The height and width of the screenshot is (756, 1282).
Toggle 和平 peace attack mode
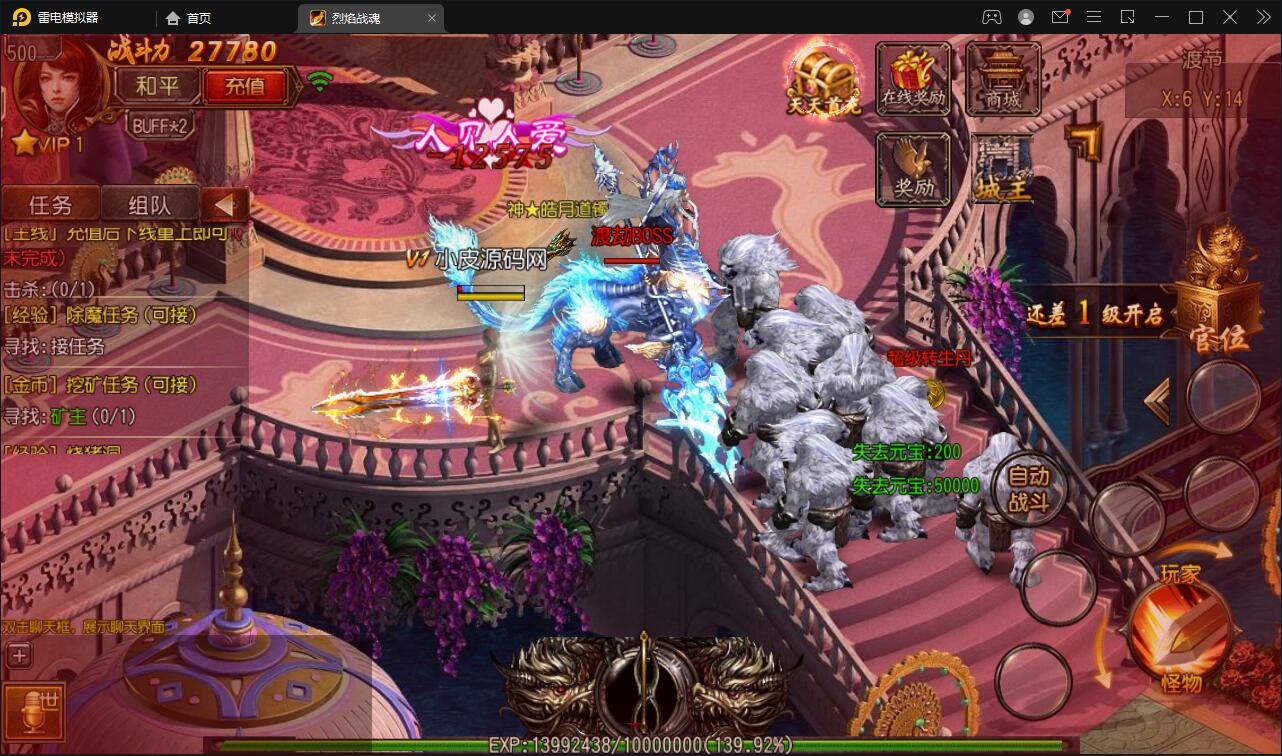coord(157,87)
